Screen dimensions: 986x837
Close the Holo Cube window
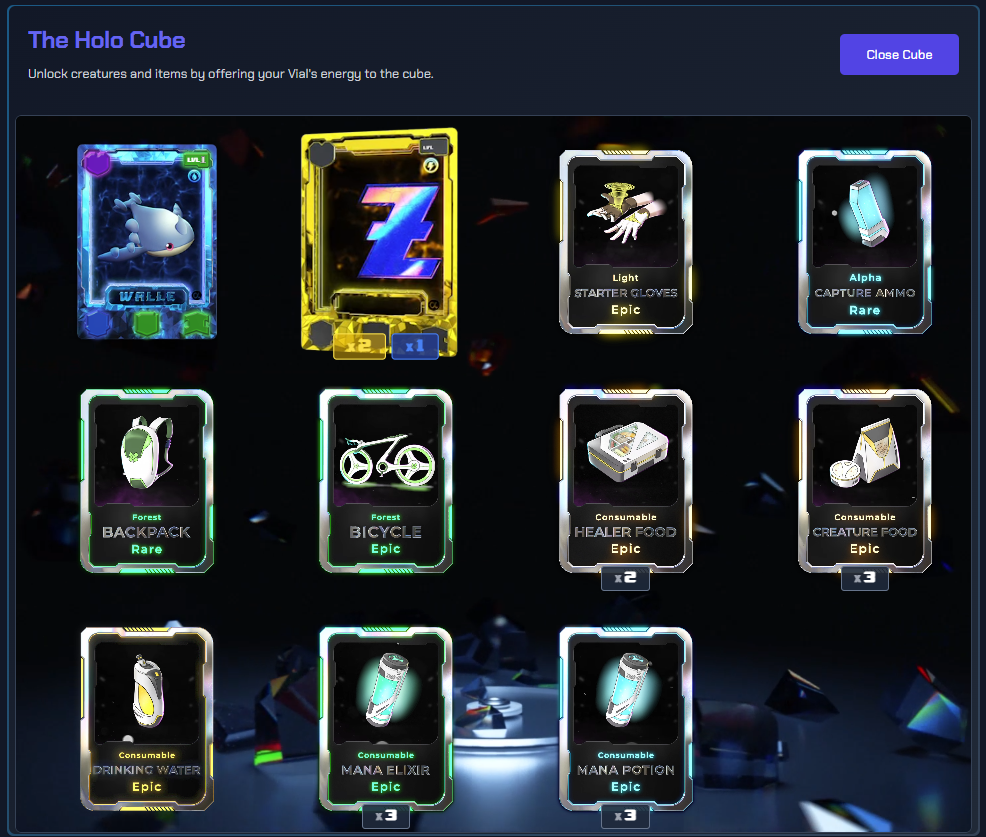click(x=898, y=55)
